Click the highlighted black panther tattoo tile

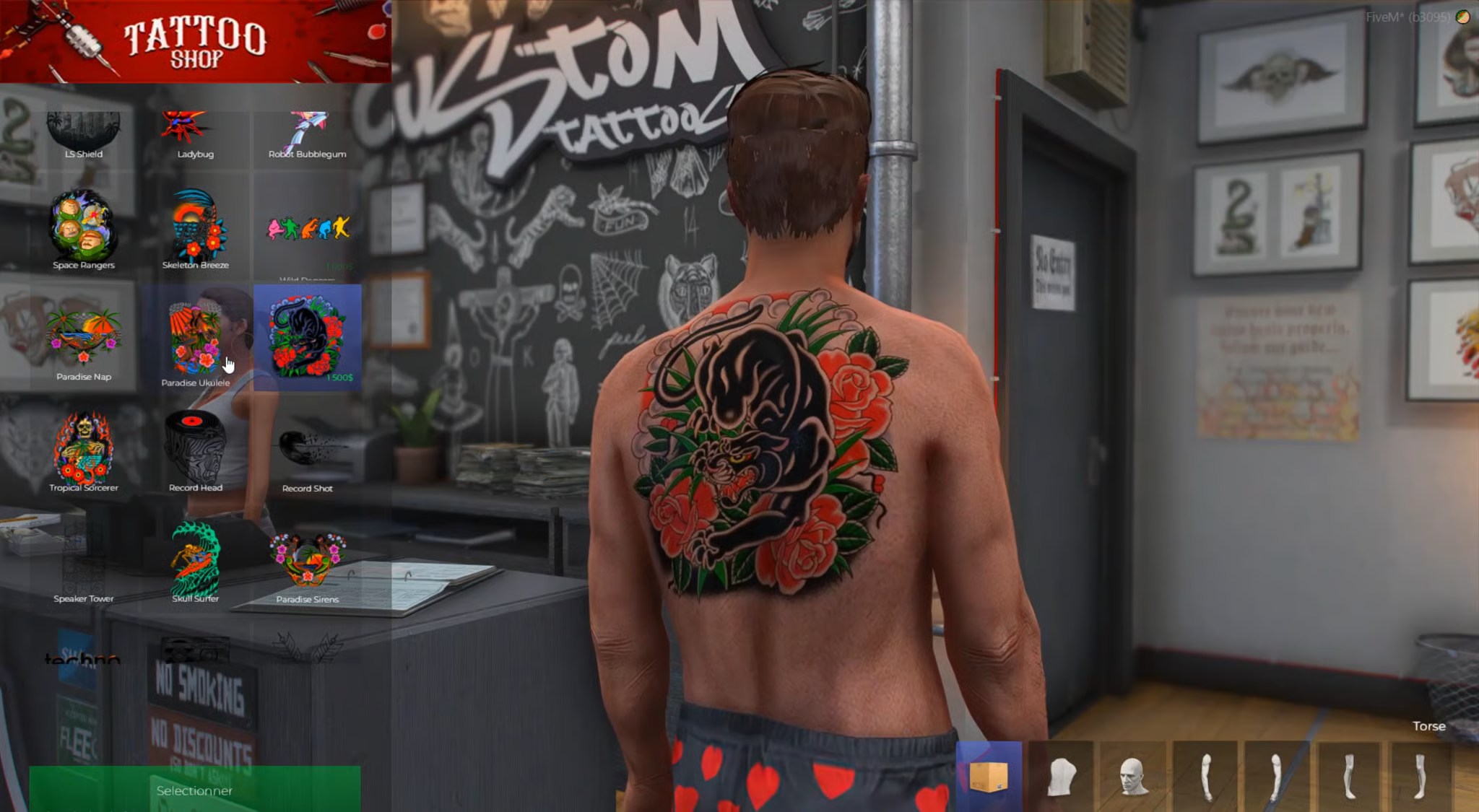308,338
